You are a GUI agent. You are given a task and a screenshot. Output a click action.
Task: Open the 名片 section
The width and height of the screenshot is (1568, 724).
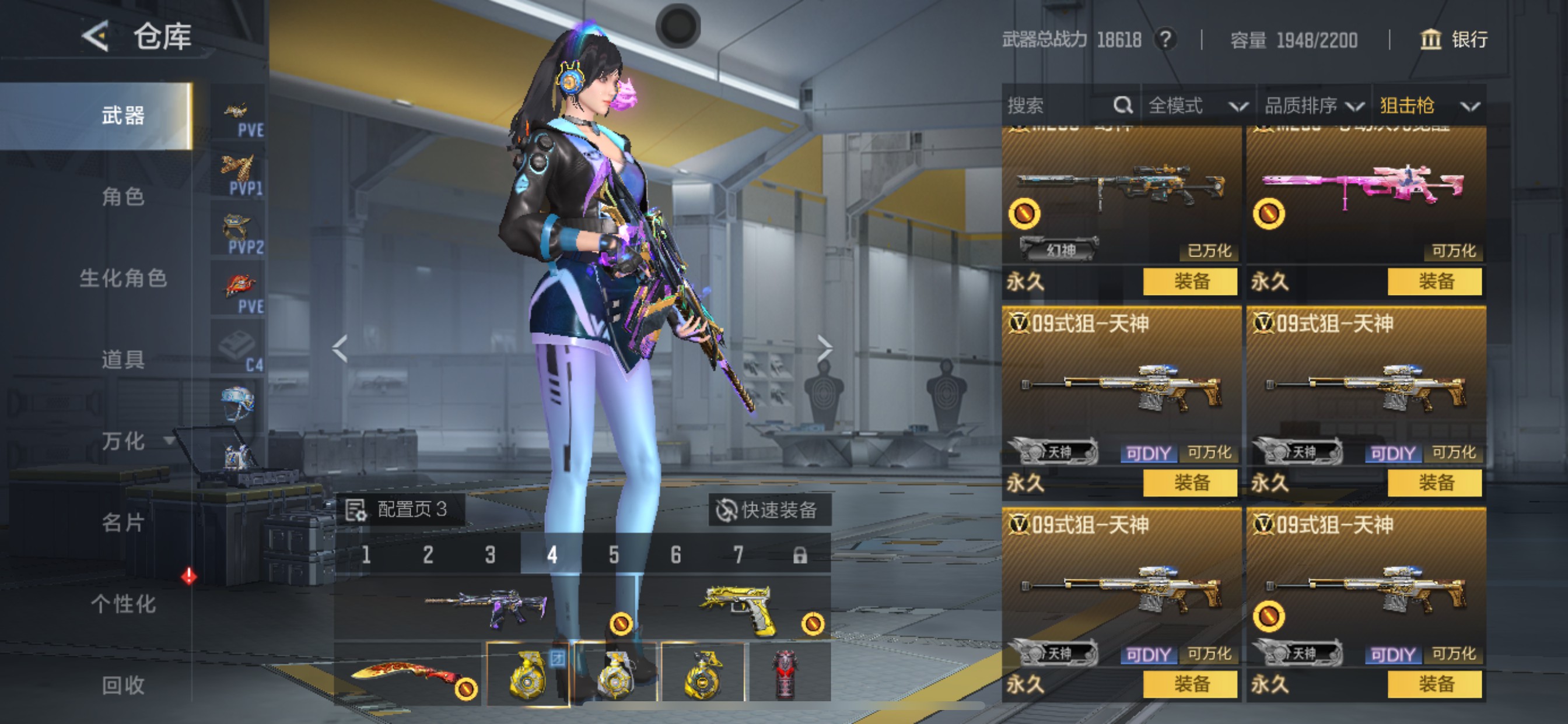coord(123,523)
